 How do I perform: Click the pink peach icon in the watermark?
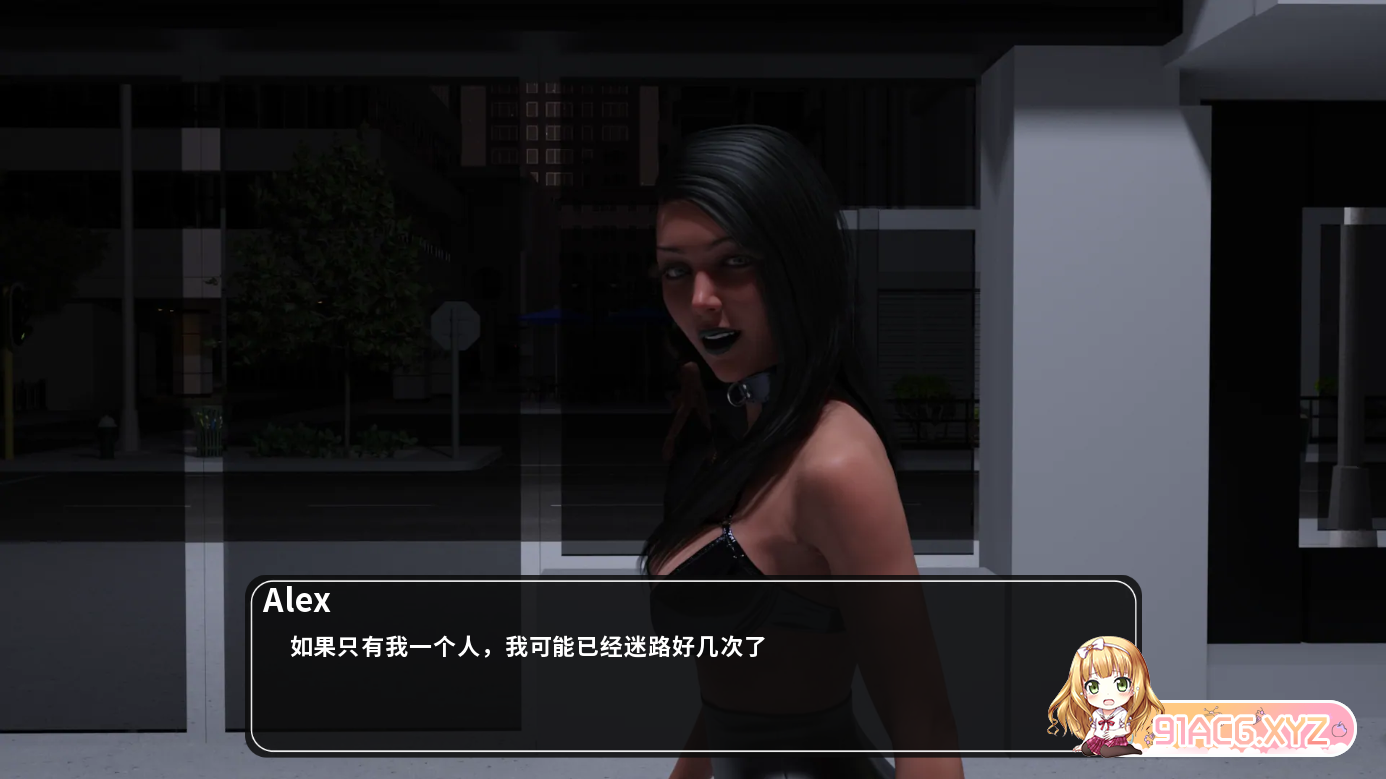click(x=1339, y=730)
